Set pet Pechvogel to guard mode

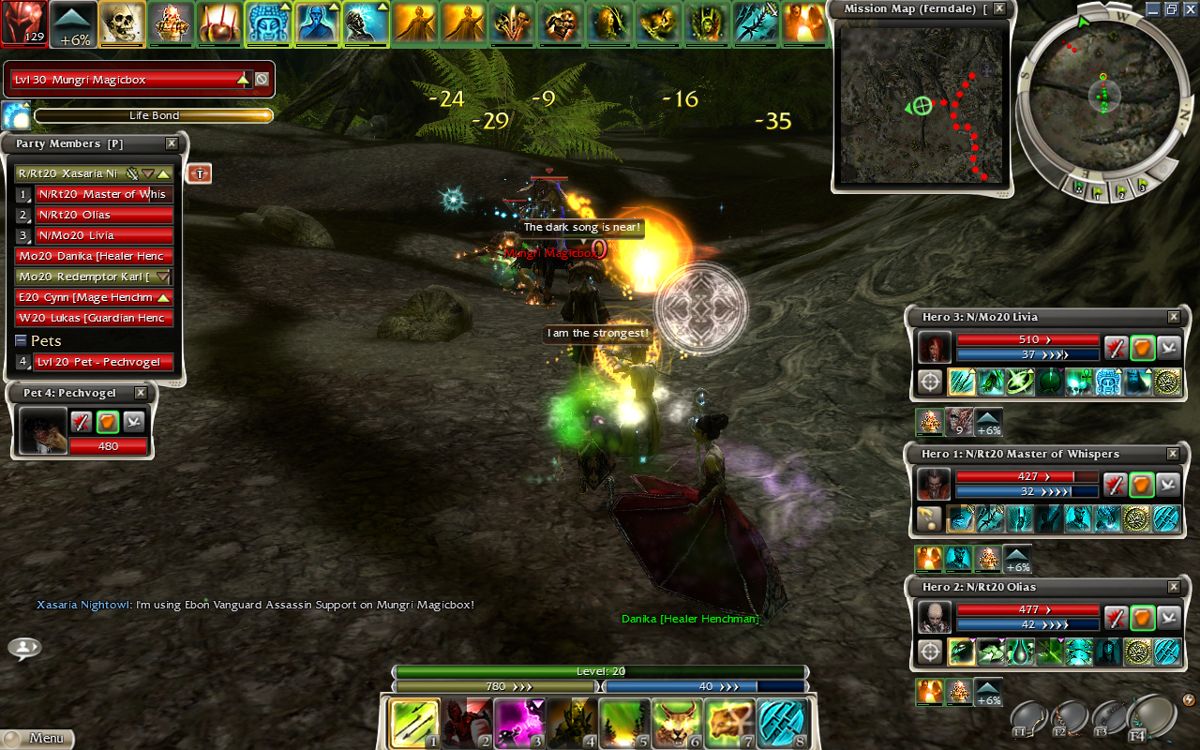pos(107,422)
